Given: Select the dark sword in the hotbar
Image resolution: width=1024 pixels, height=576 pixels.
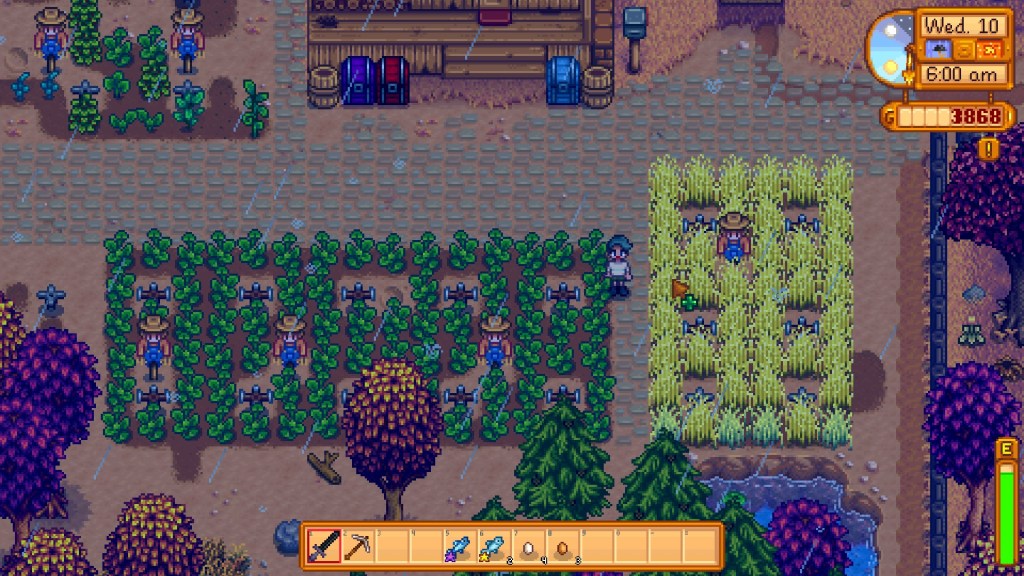Looking at the screenshot, I should coord(324,546).
